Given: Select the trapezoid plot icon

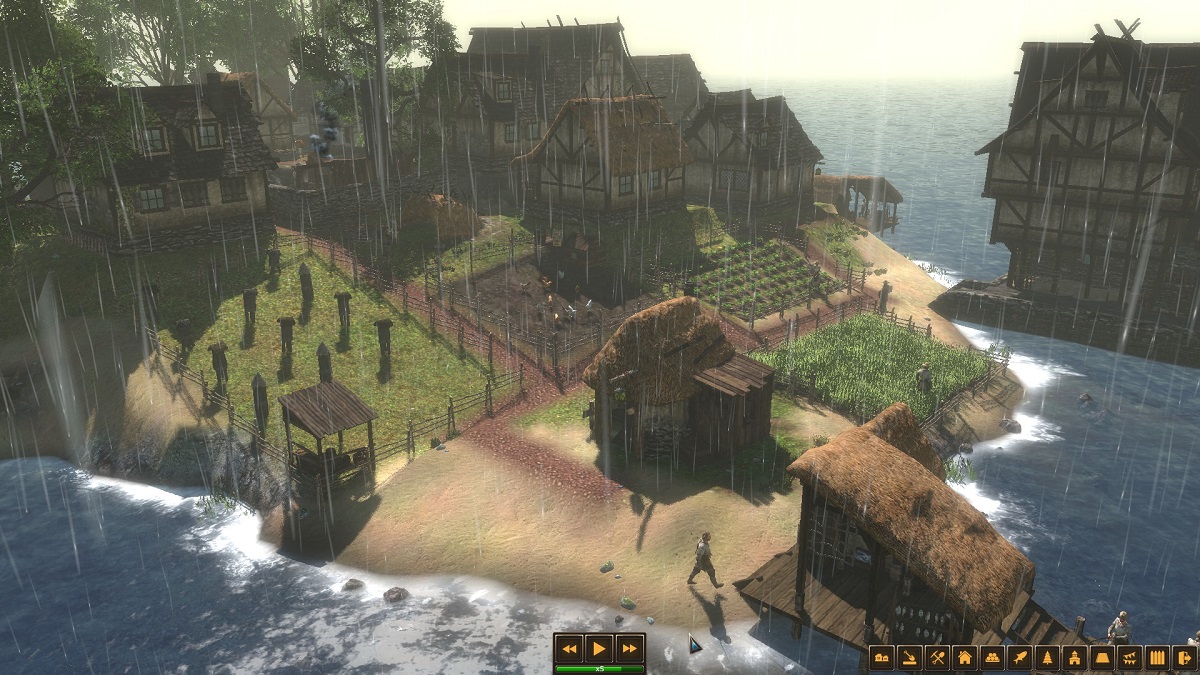Looking at the screenshot, I should [1102, 658].
